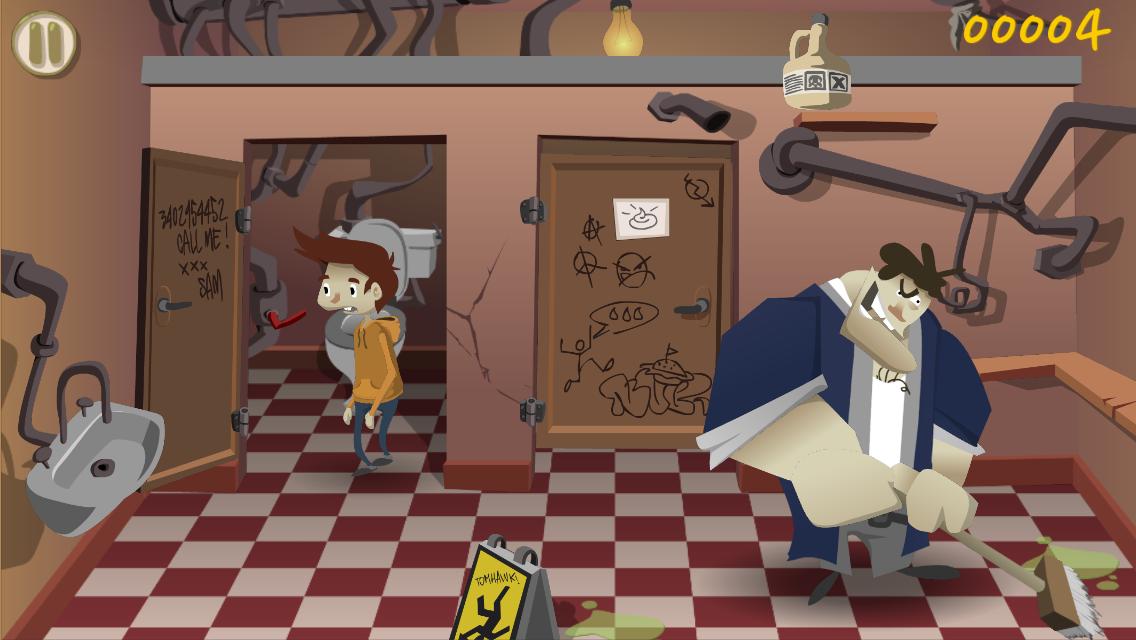Pause the game with the round button
The image size is (1136, 640).
click(x=44, y=43)
